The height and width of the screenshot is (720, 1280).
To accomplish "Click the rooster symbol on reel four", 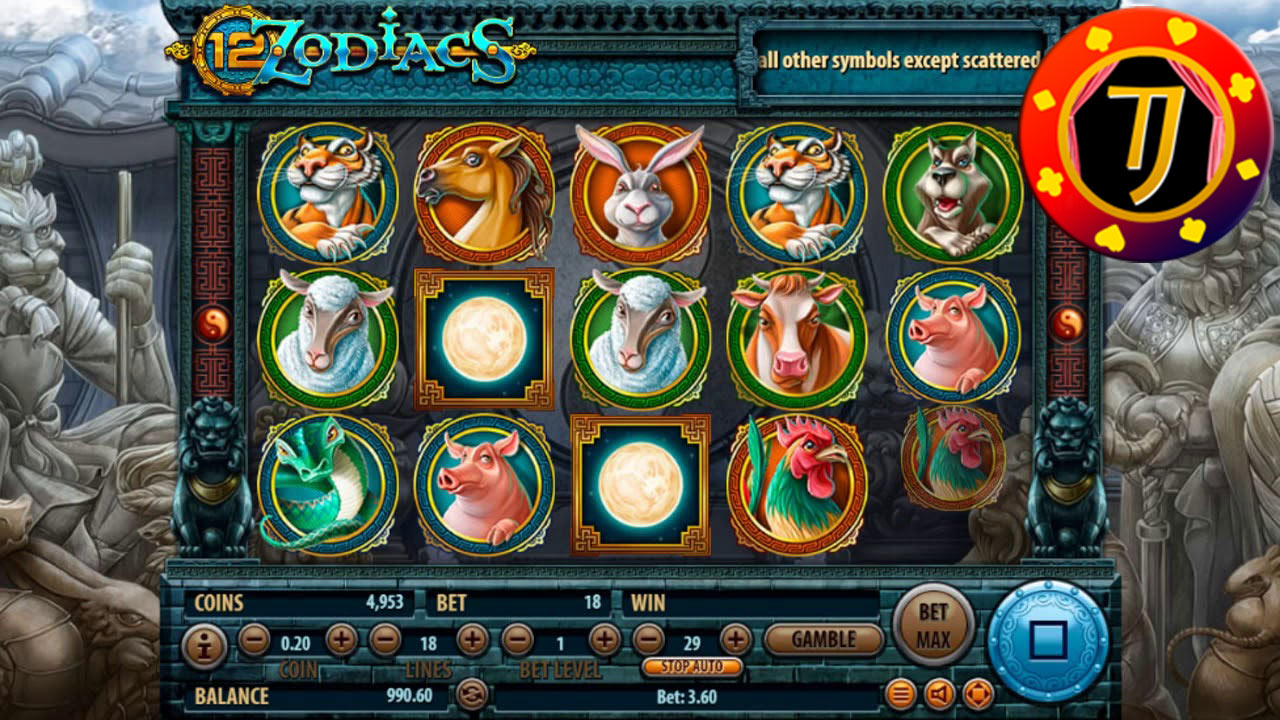I will tap(802, 480).
